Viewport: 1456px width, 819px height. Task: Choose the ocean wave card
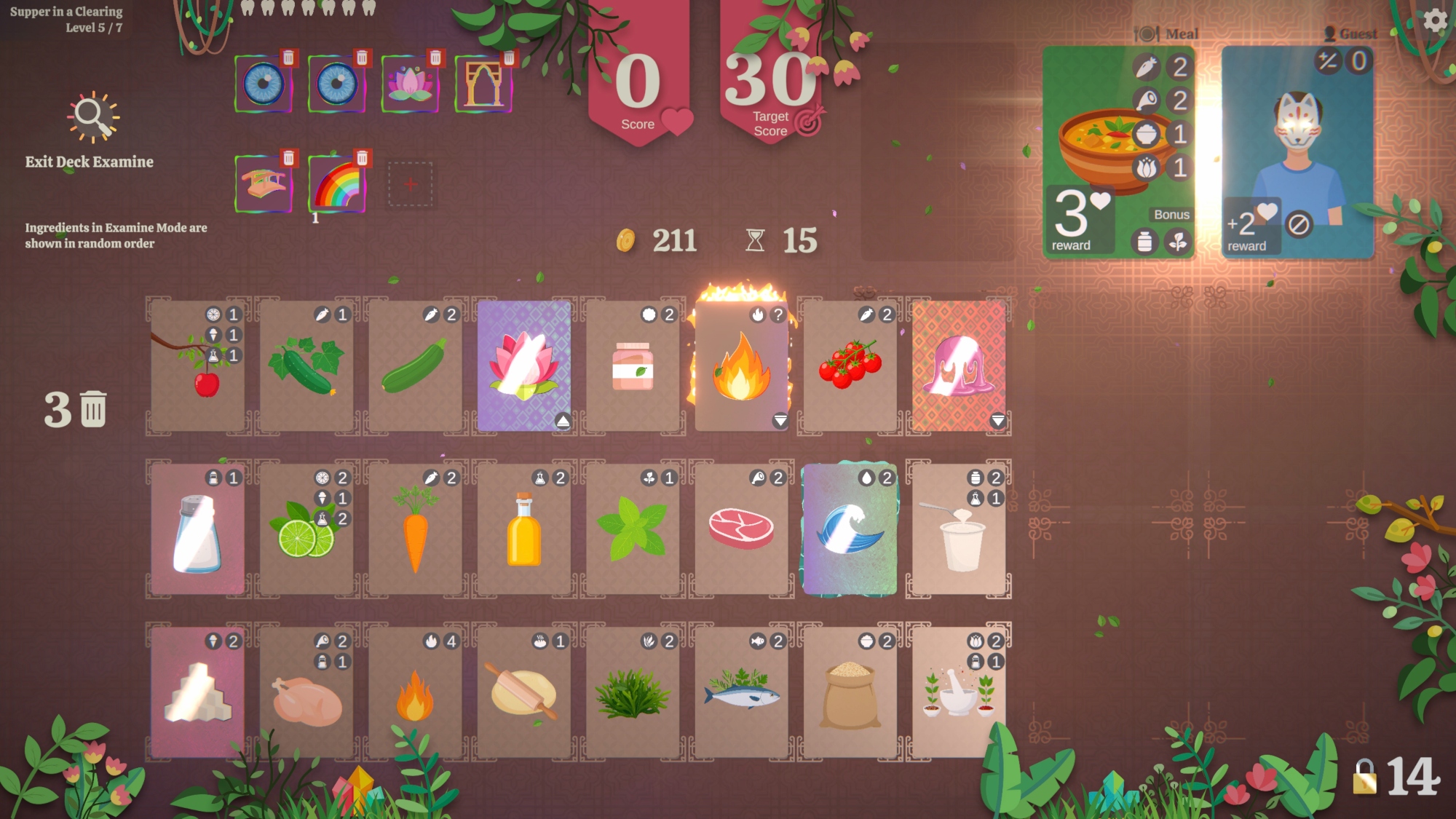(850, 529)
